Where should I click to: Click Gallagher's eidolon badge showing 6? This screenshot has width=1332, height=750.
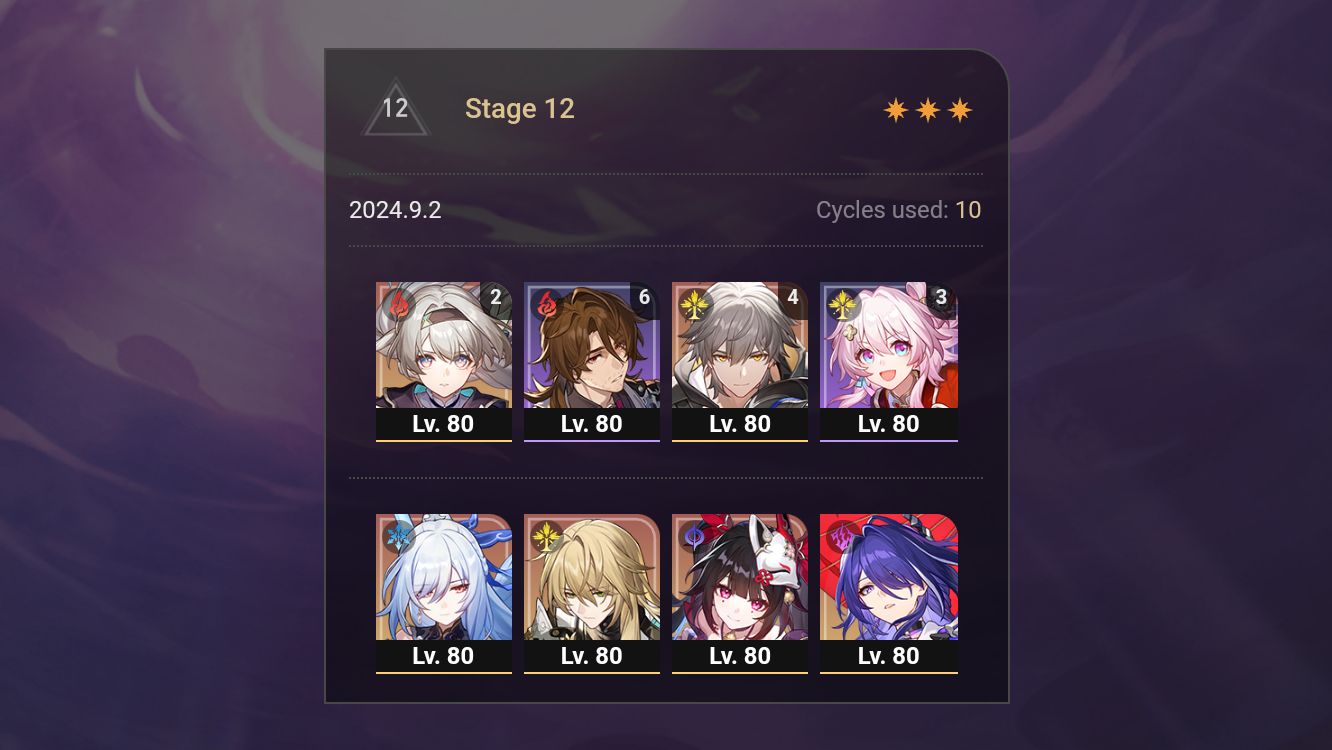[645, 297]
